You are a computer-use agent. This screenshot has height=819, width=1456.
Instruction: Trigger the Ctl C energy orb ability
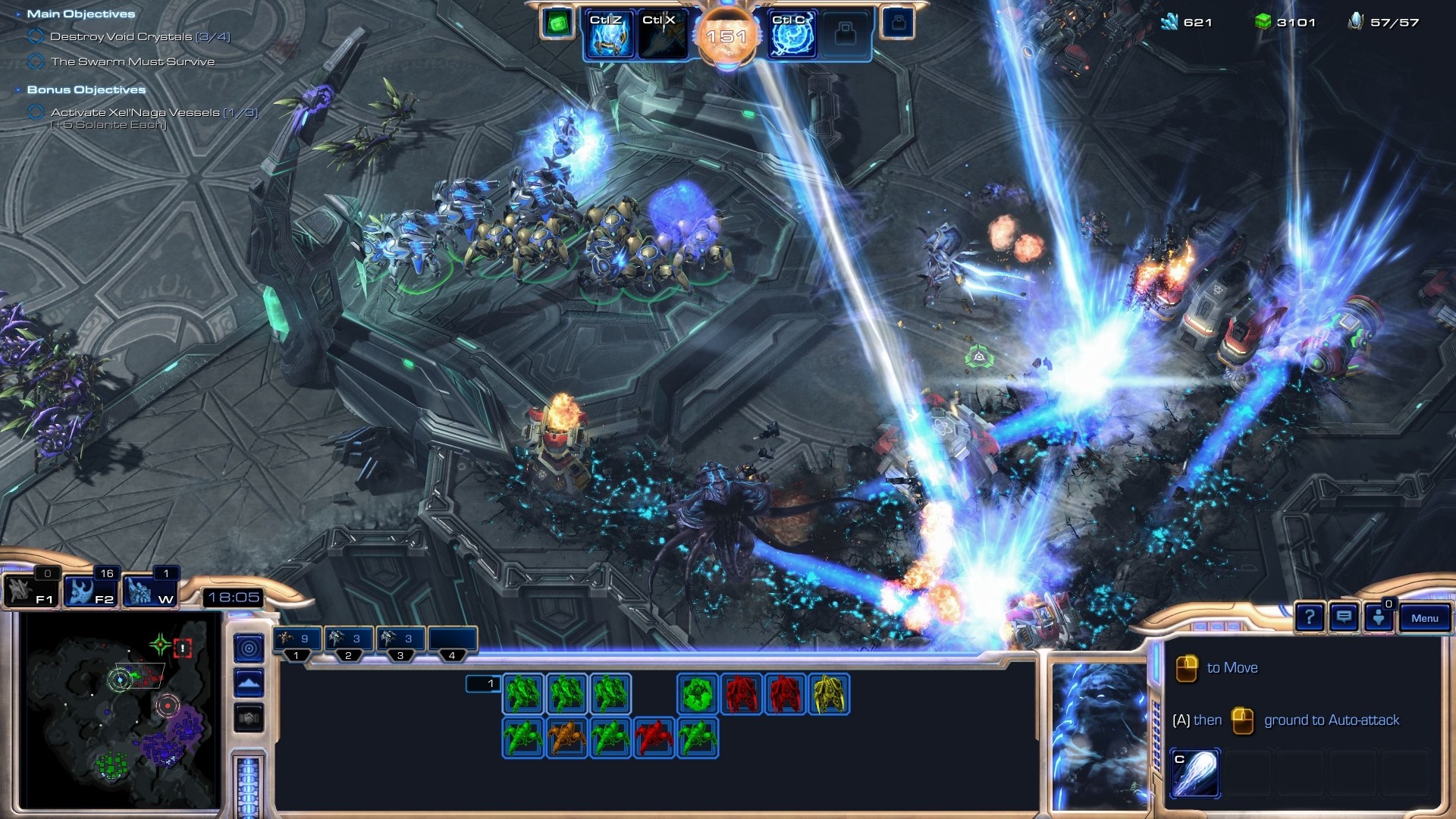click(792, 35)
